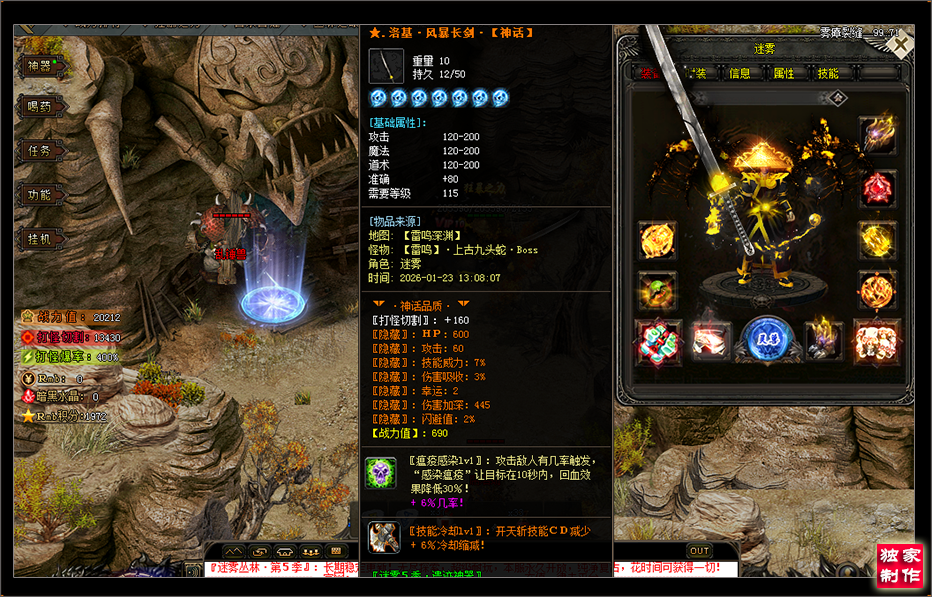The height and width of the screenshot is (597, 932).
Task: Switch to the 属性 (Attributes) tab
Action: click(x=784, y=73)
